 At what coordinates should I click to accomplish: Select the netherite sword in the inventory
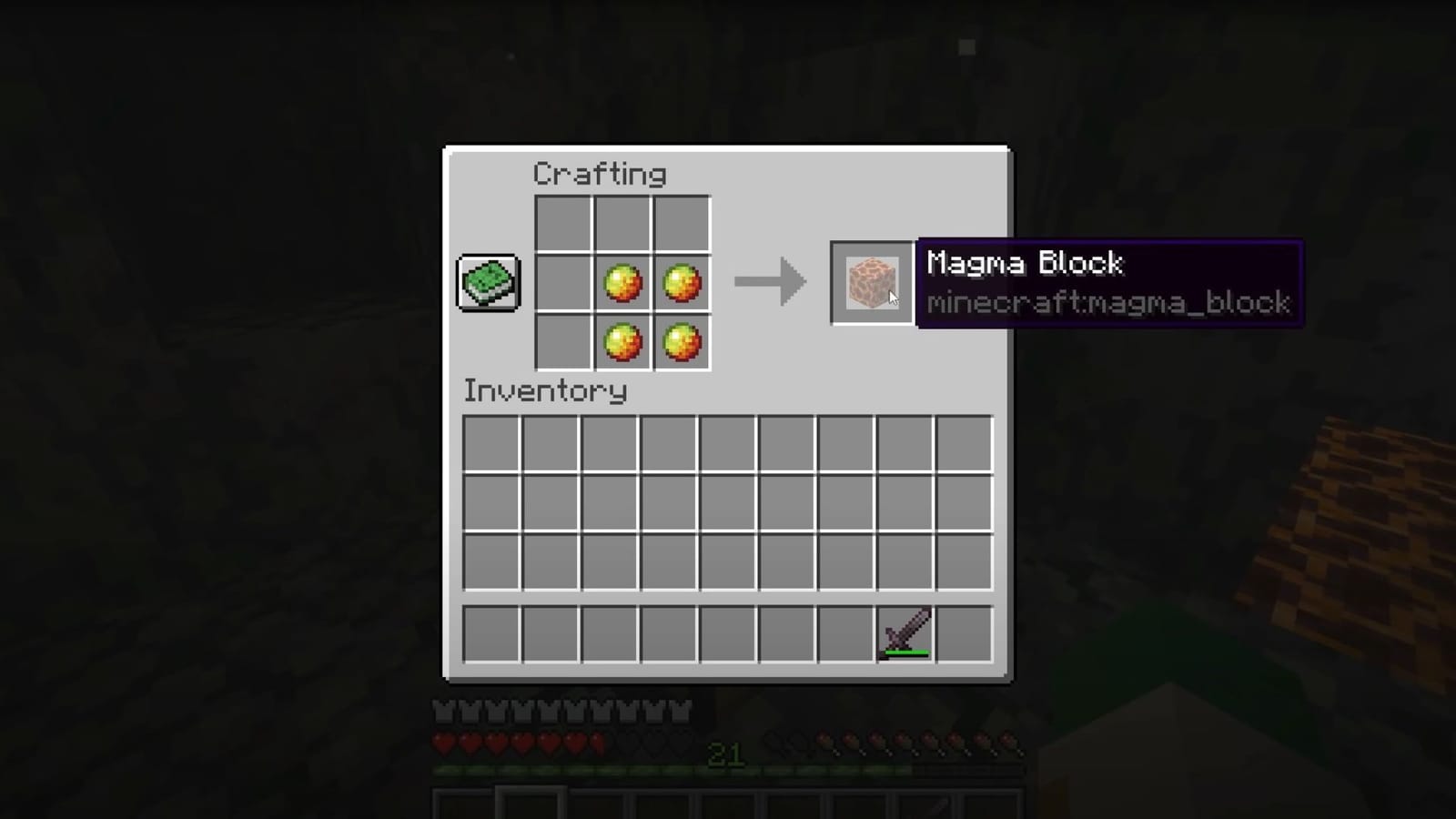pos(905,632)
